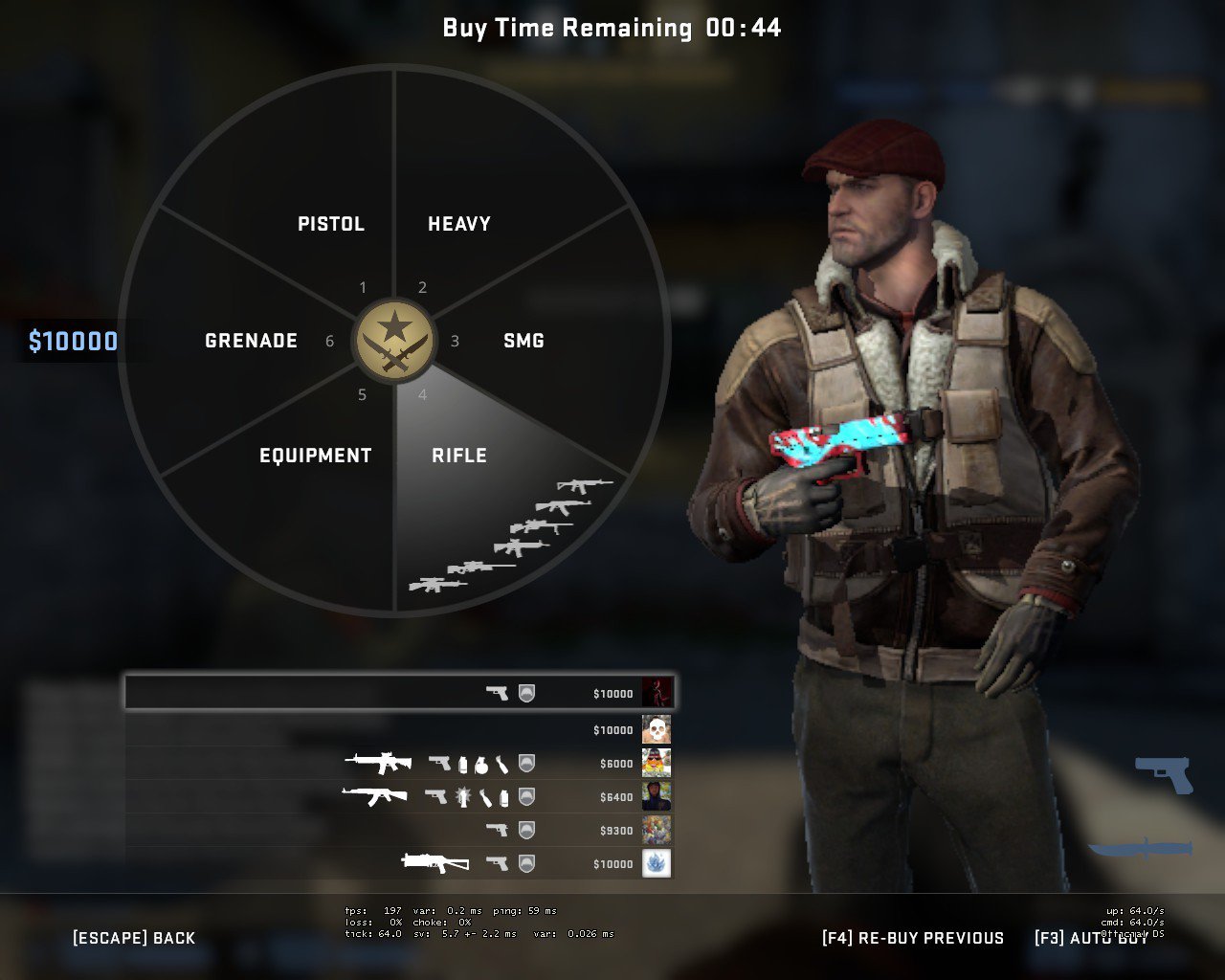This screenshot has width=1225, height=980.
Task: Select the teammate row with $6000
Action: coord(398,764)
